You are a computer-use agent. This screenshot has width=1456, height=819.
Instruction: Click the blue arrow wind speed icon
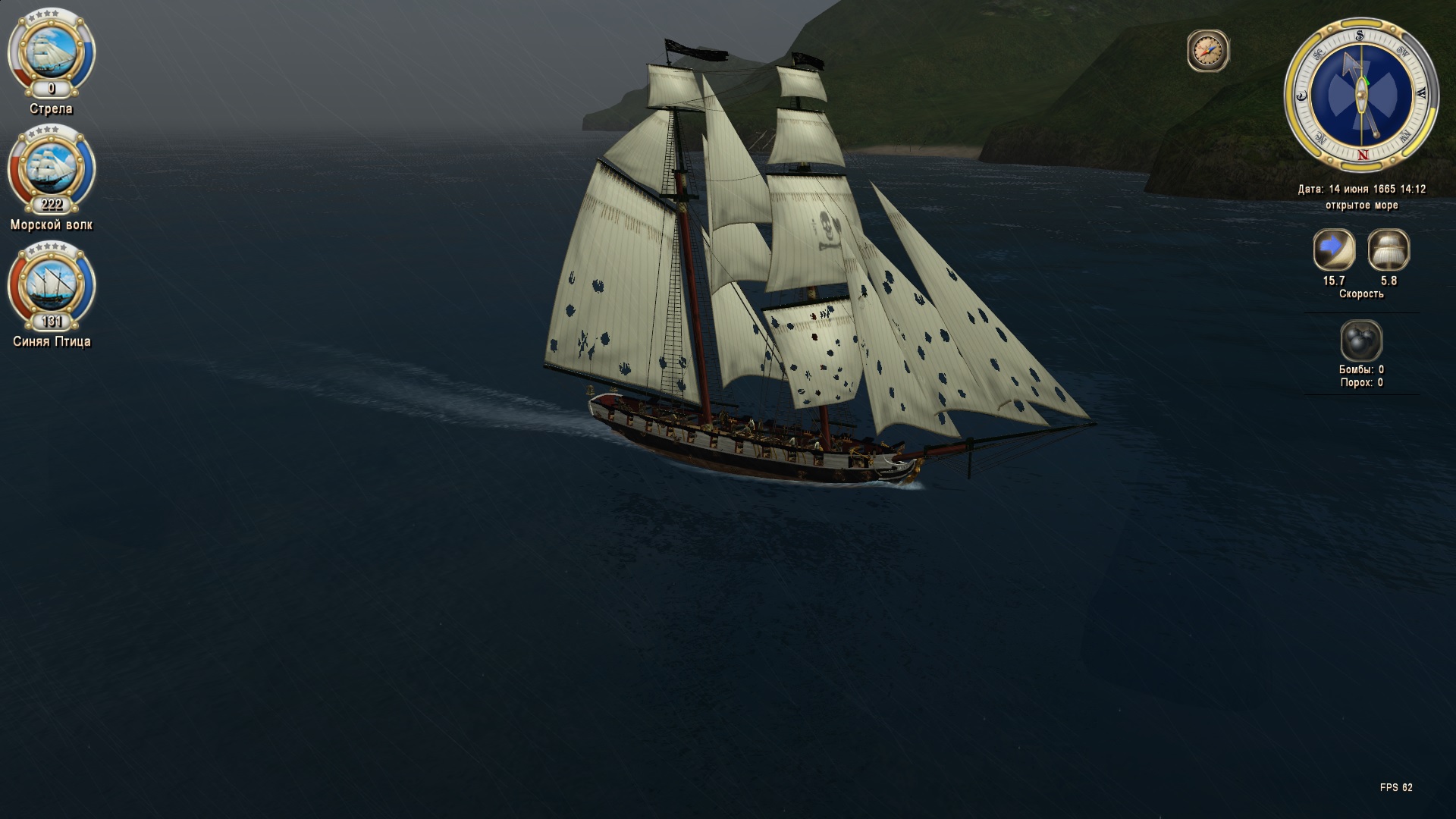click(1333, 250)
